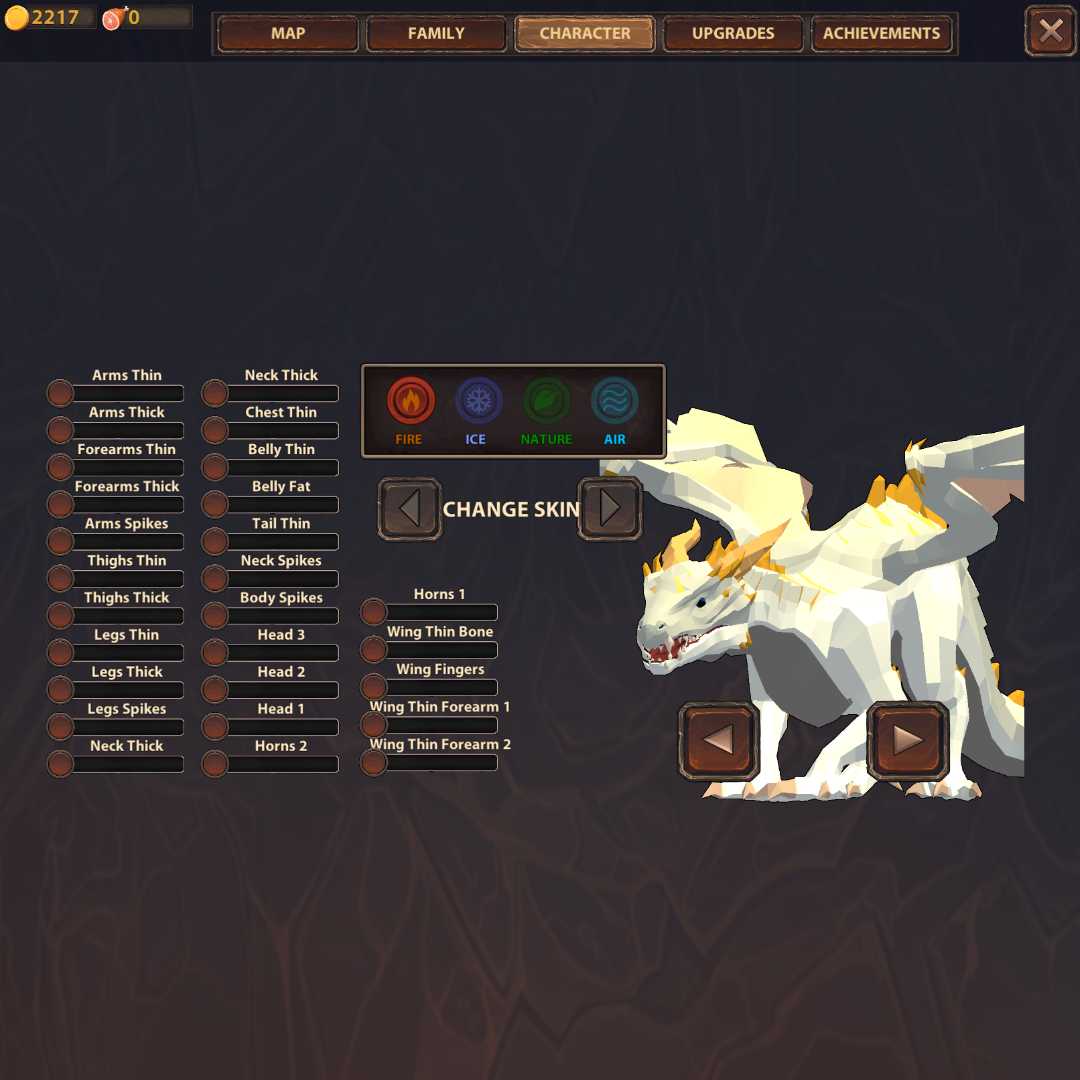Click the Neck Spikes slider knob
Viewport: 1080px width, 1080px height.
[215, 578]
